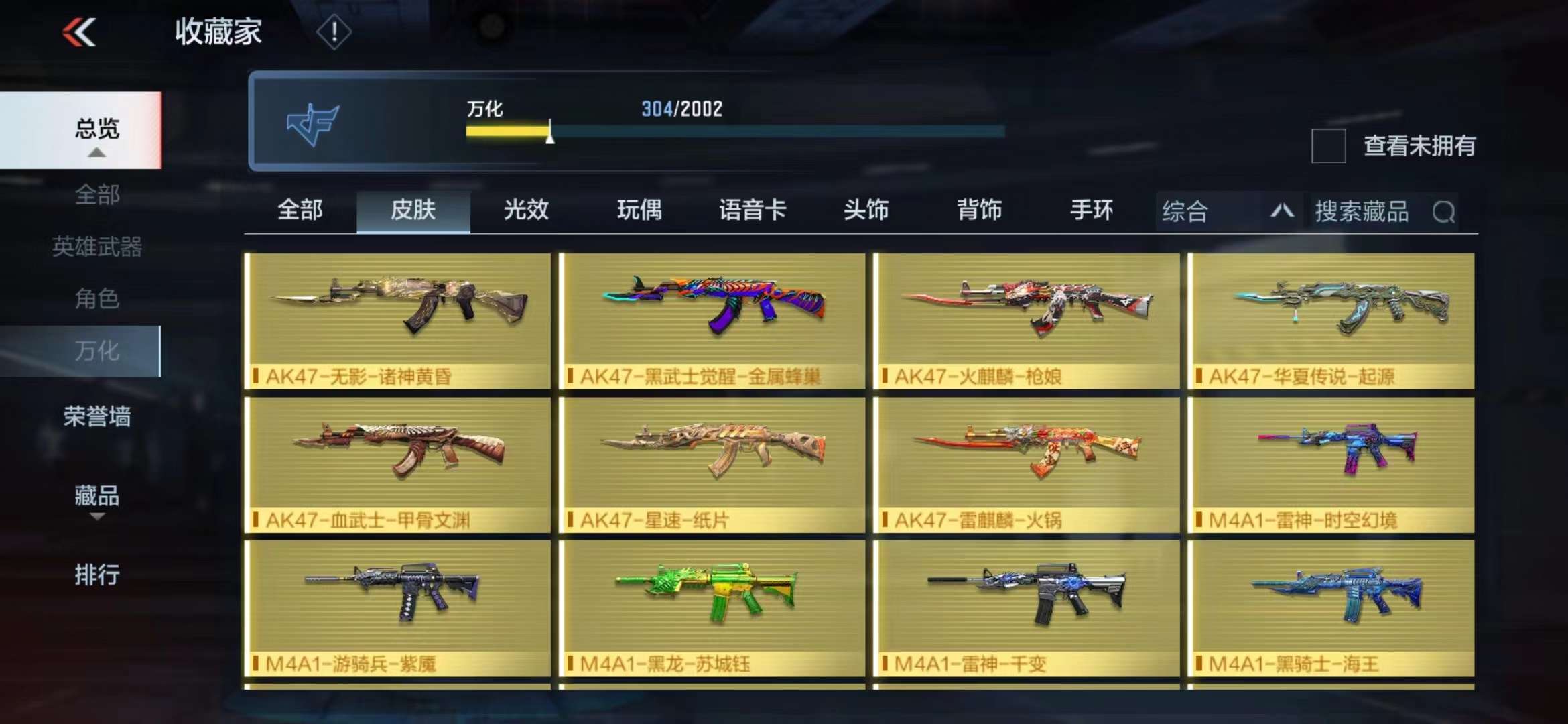Screen dimensions: 1568x724
Task: Go back with the double-arrow button
Action: (x=80, y=32)
